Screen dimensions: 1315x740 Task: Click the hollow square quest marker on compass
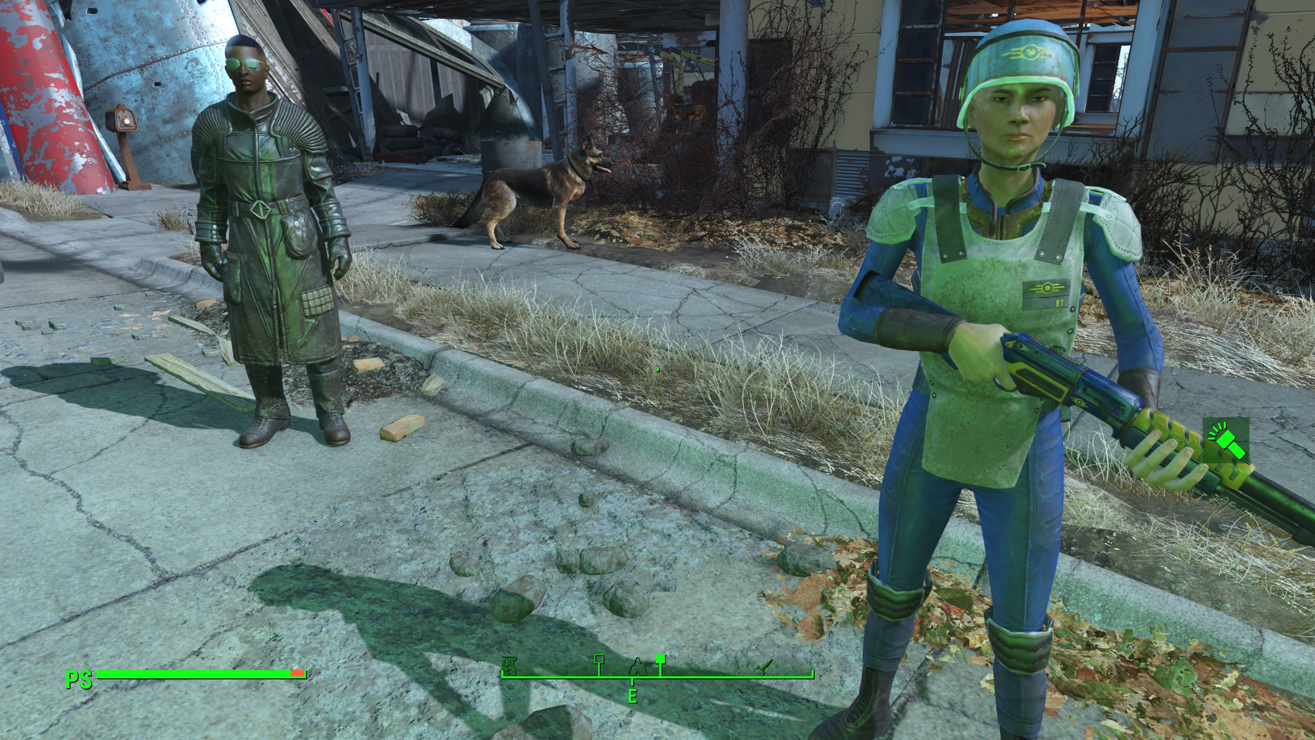[599, 660]
